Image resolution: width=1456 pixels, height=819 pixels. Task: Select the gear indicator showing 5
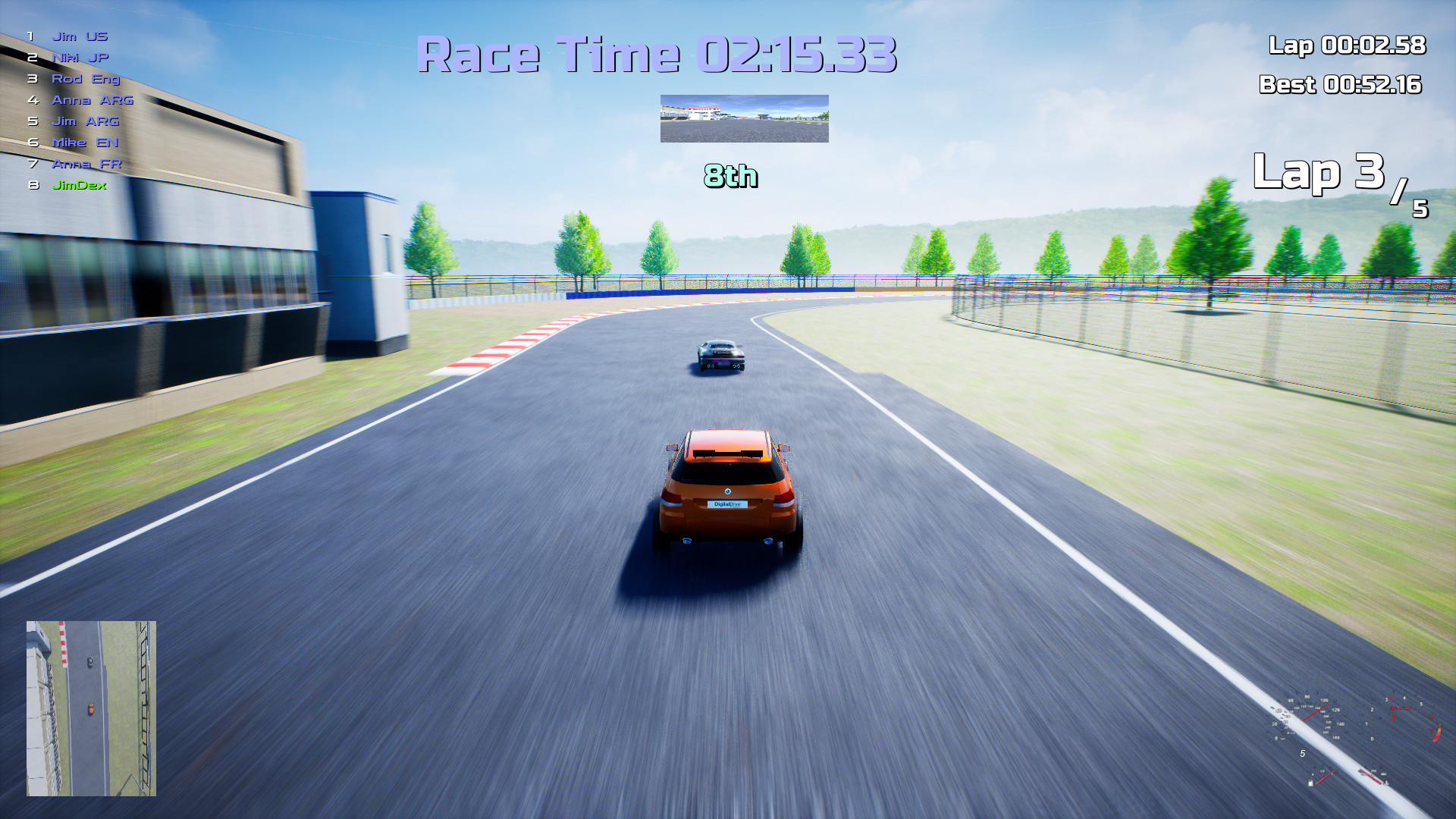click(x=1302, y=754)
